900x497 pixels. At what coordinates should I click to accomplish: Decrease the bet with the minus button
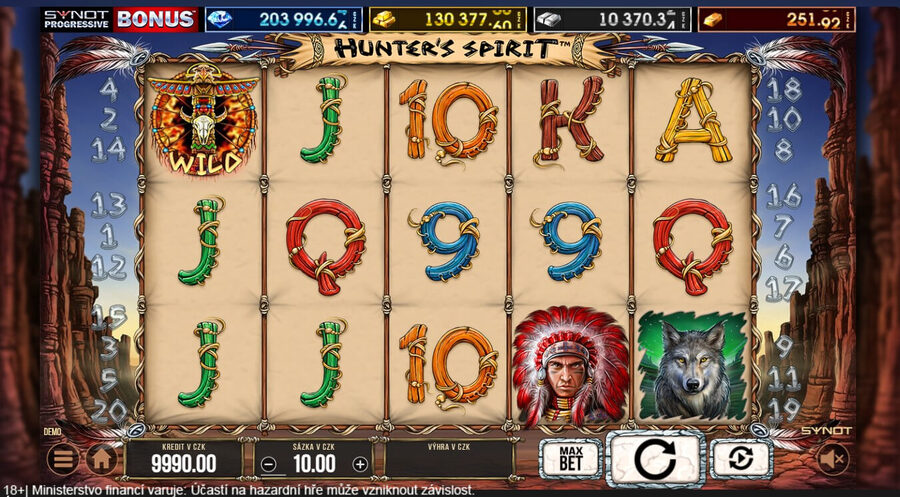pyautogui.click(x=267, y=464)
